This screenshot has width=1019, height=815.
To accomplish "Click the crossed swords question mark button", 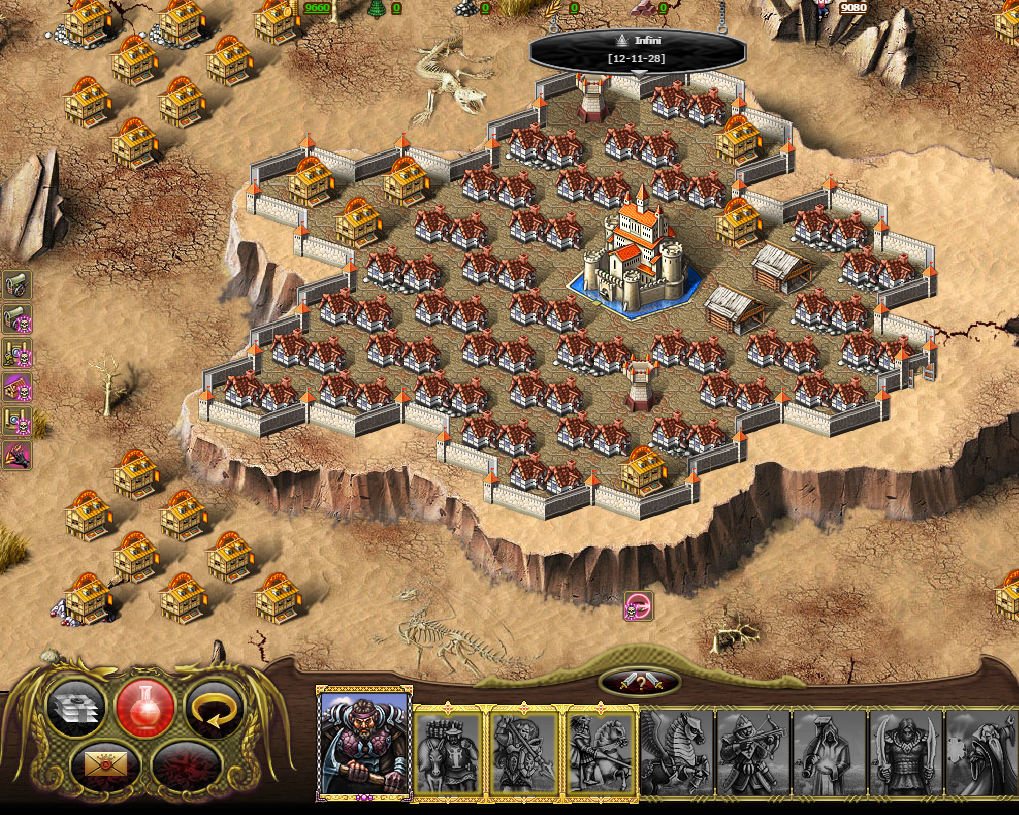I will (640, 683).
